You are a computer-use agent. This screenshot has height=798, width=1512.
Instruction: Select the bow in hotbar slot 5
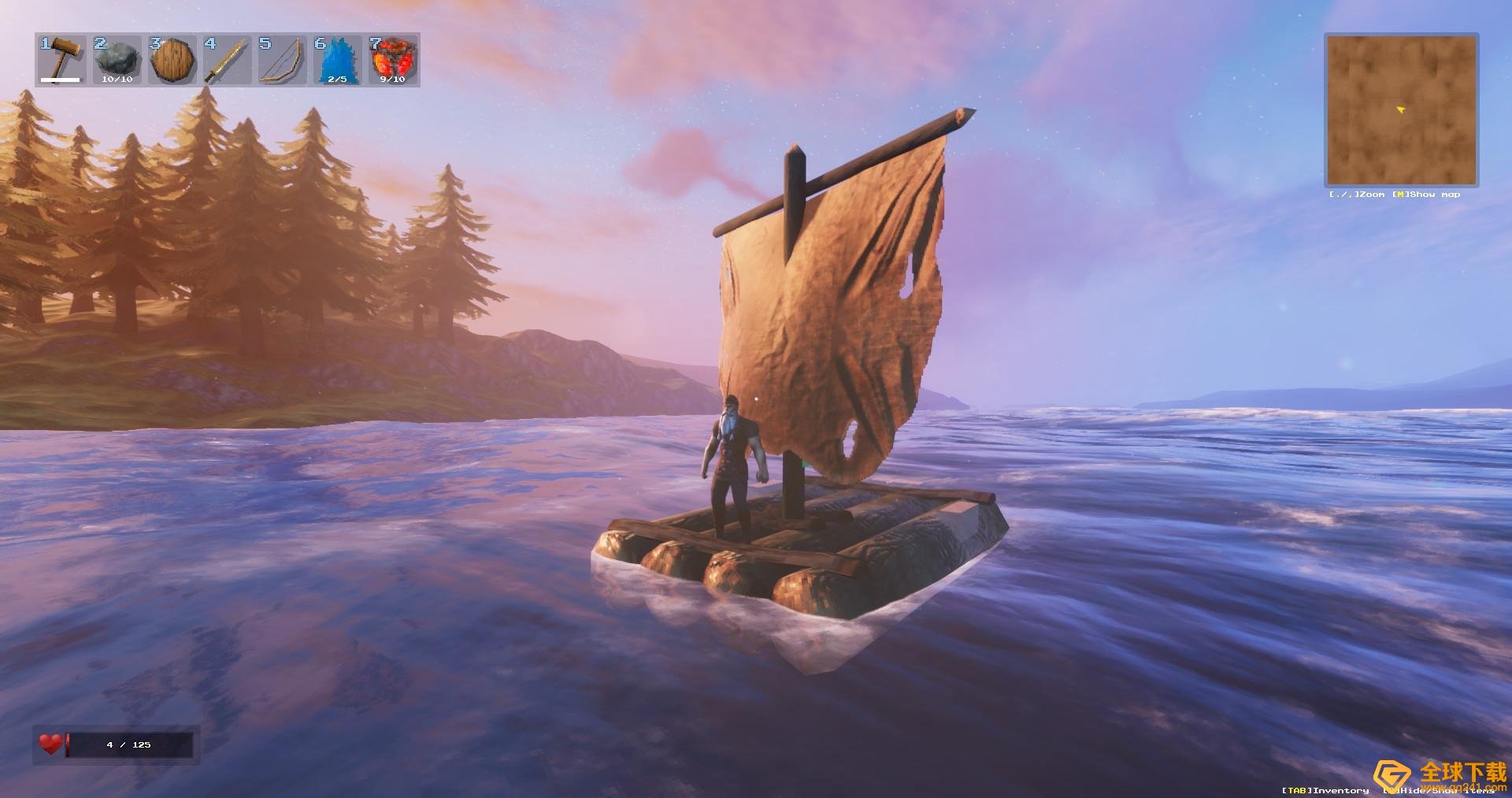[x=282, y=59]
